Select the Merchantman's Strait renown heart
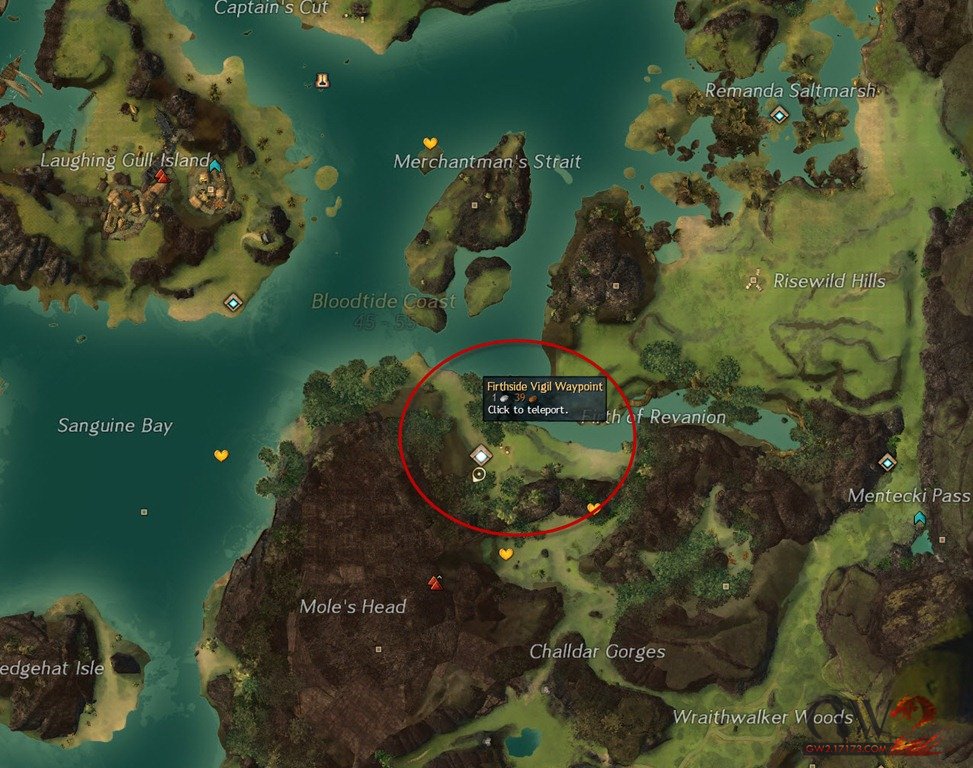 tap(430, 143)
